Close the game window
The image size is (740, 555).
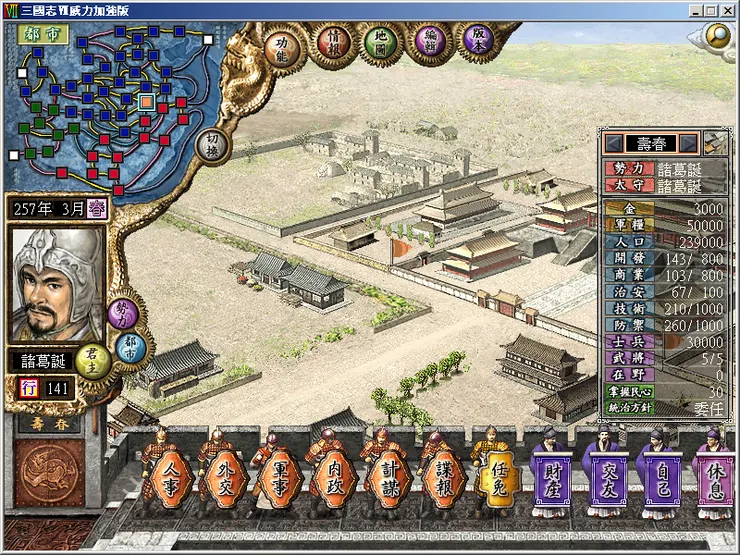pos(726,10)
